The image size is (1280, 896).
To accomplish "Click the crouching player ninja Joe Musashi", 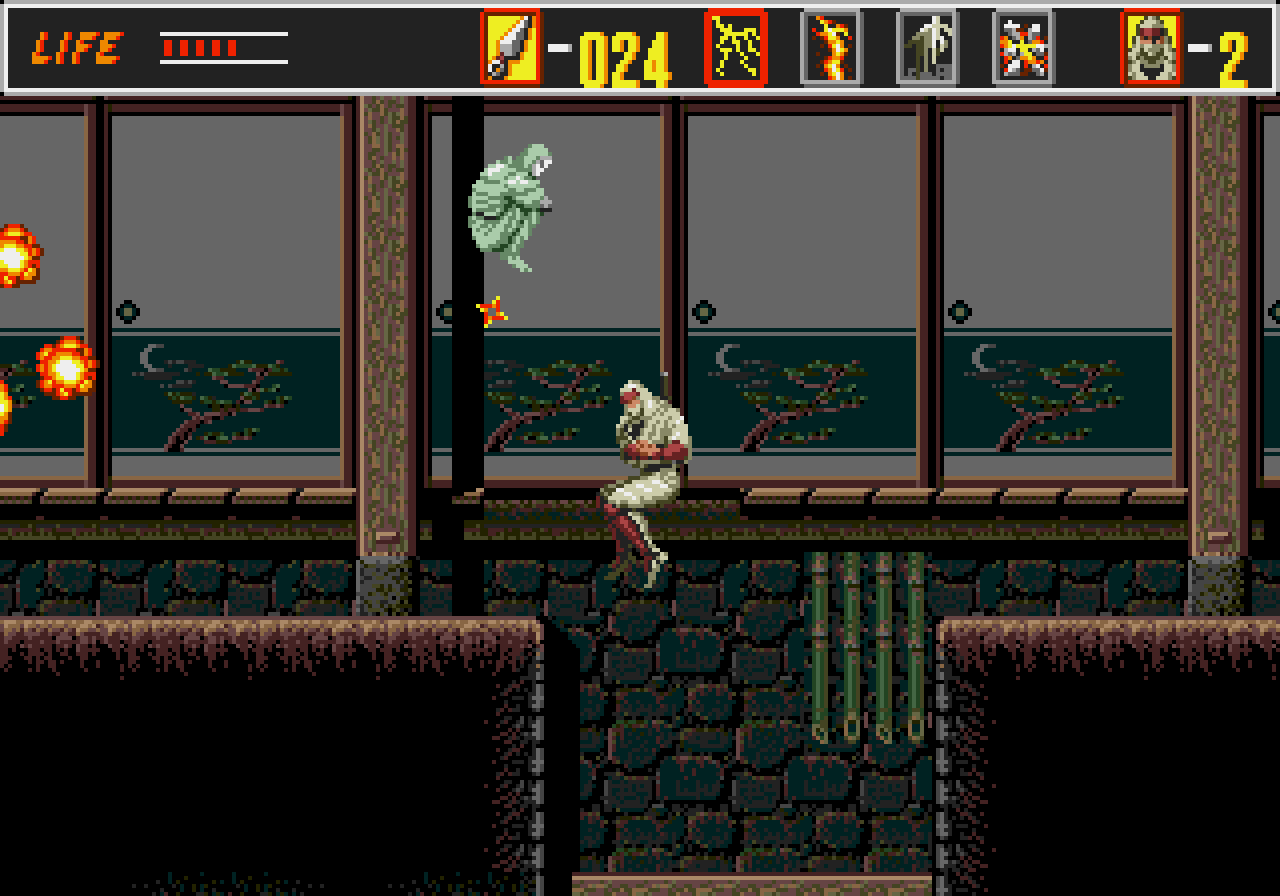I will click(x=650, y=470).
